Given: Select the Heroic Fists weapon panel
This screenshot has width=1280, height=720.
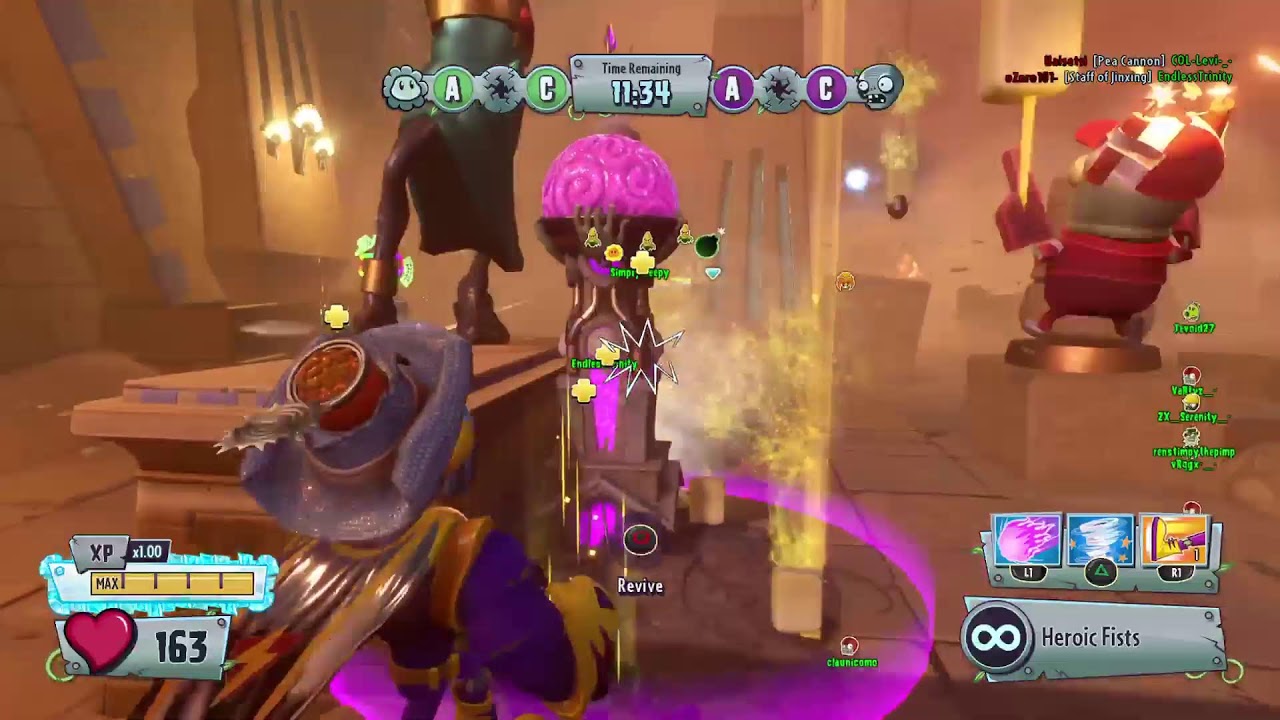Looking at the screenshot, I should click(1094, 638).
